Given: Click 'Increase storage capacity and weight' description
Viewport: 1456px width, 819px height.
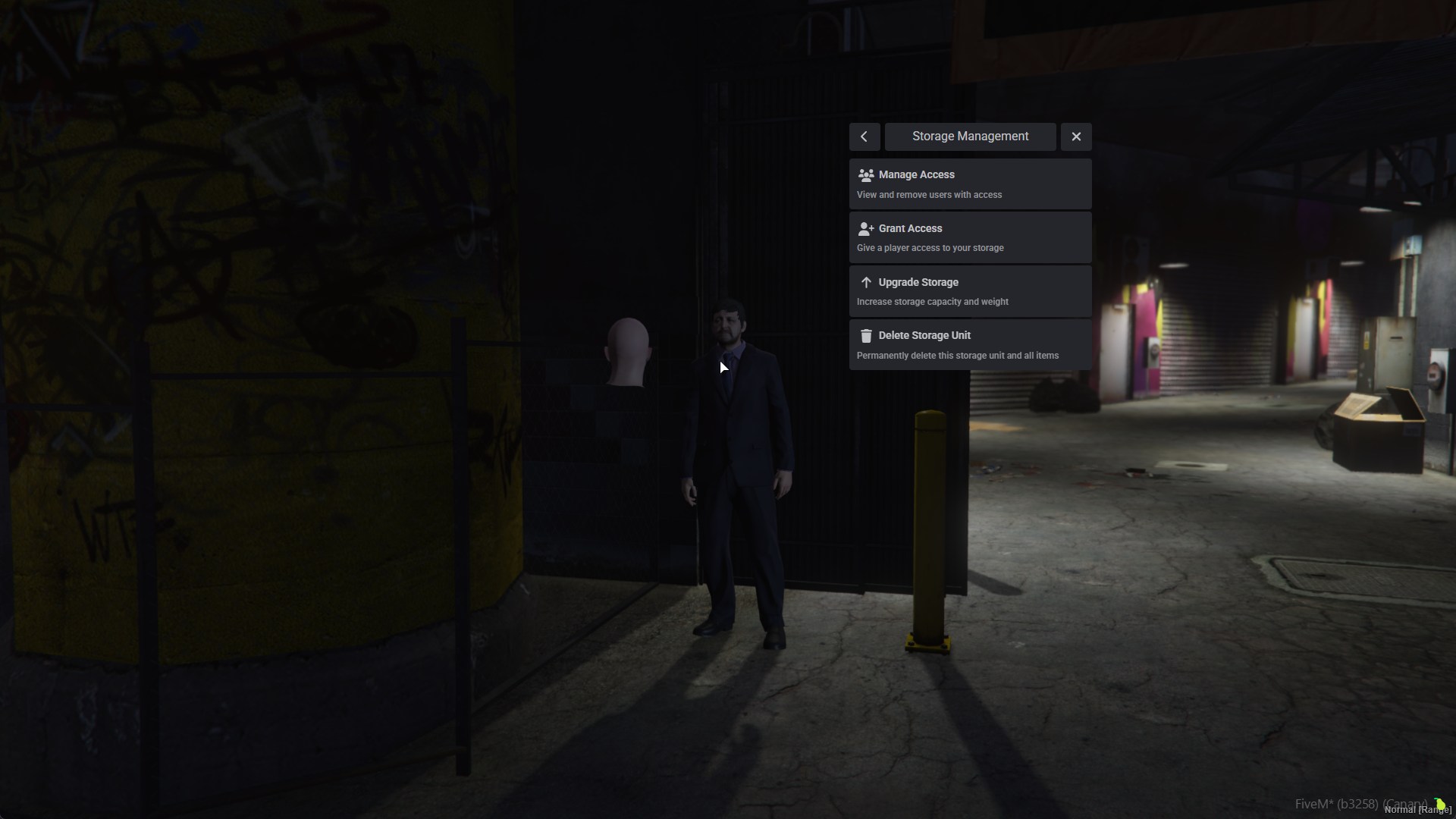Looking at the screenshot, I should [932, 301].
